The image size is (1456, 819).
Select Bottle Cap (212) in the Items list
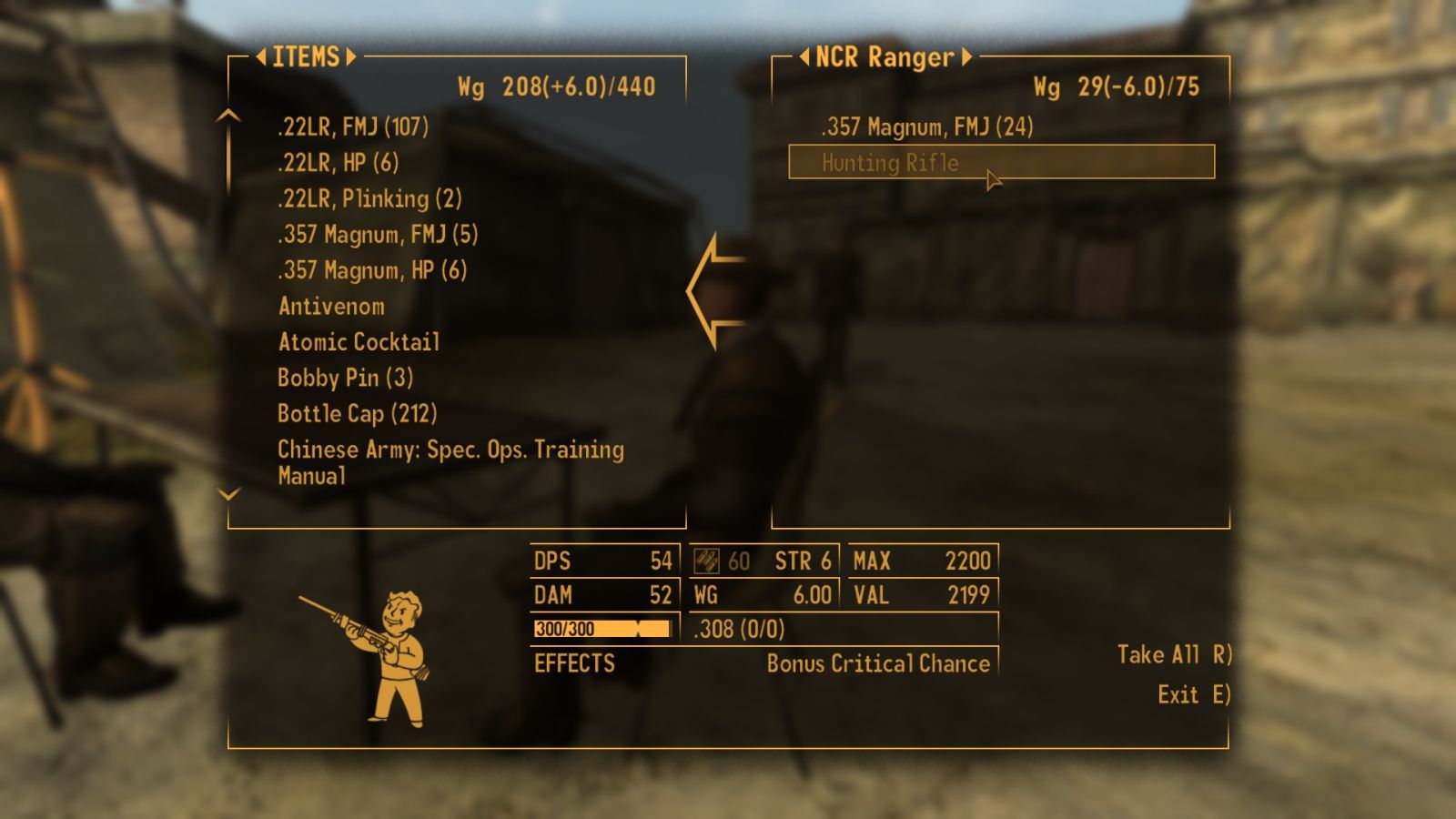tap(357, 414)
